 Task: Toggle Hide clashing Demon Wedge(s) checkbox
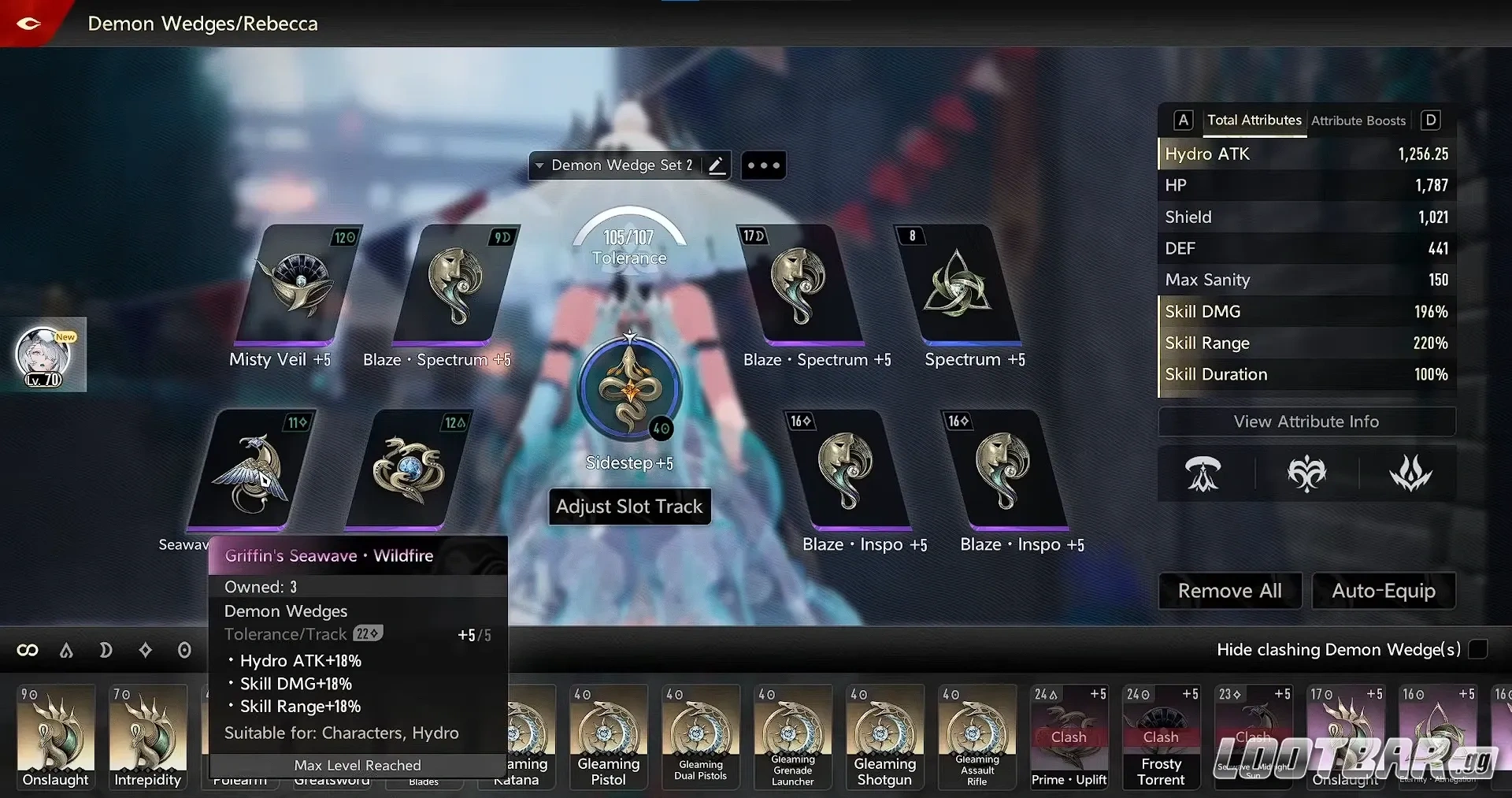1478,649
